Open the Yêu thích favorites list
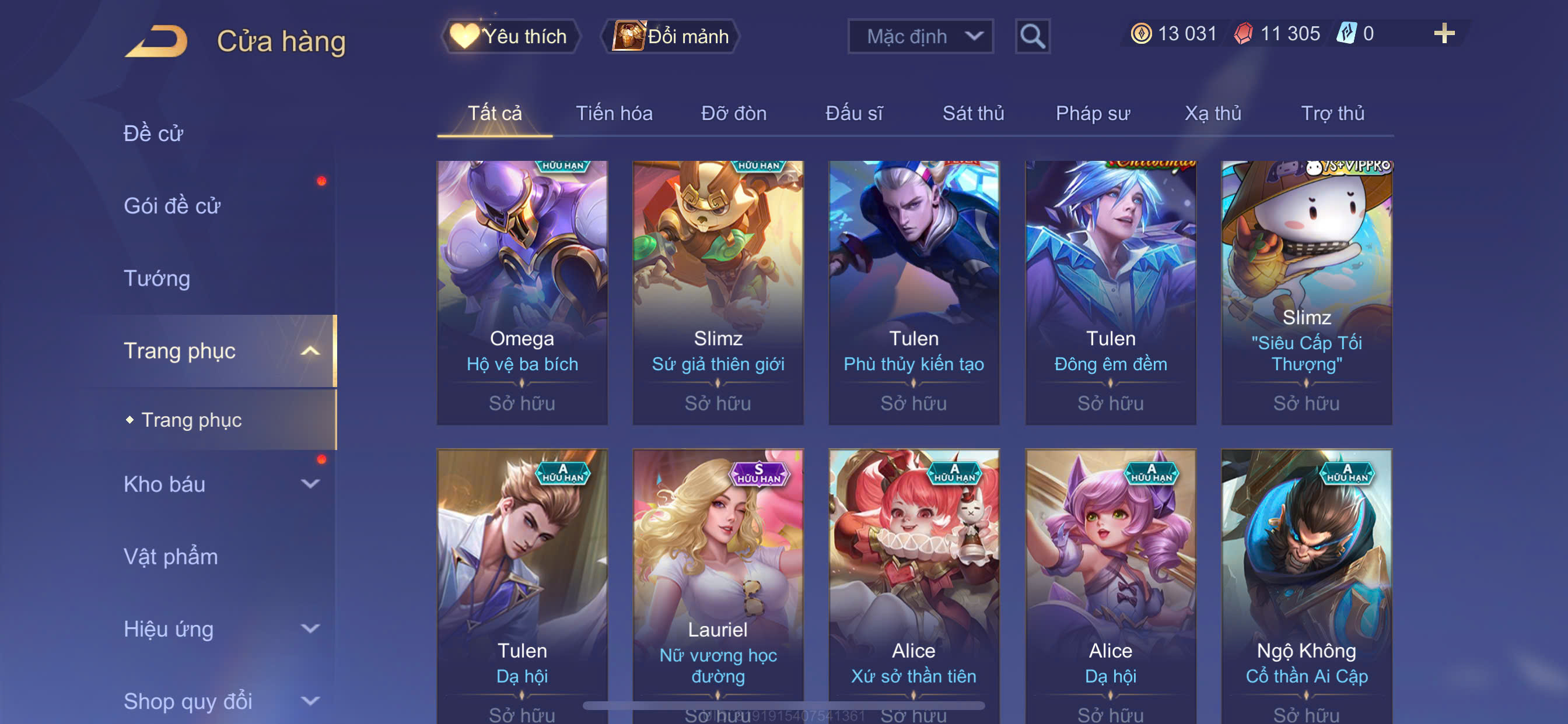The height and width of the screenshot is (724, 1568). pos(510,37)
